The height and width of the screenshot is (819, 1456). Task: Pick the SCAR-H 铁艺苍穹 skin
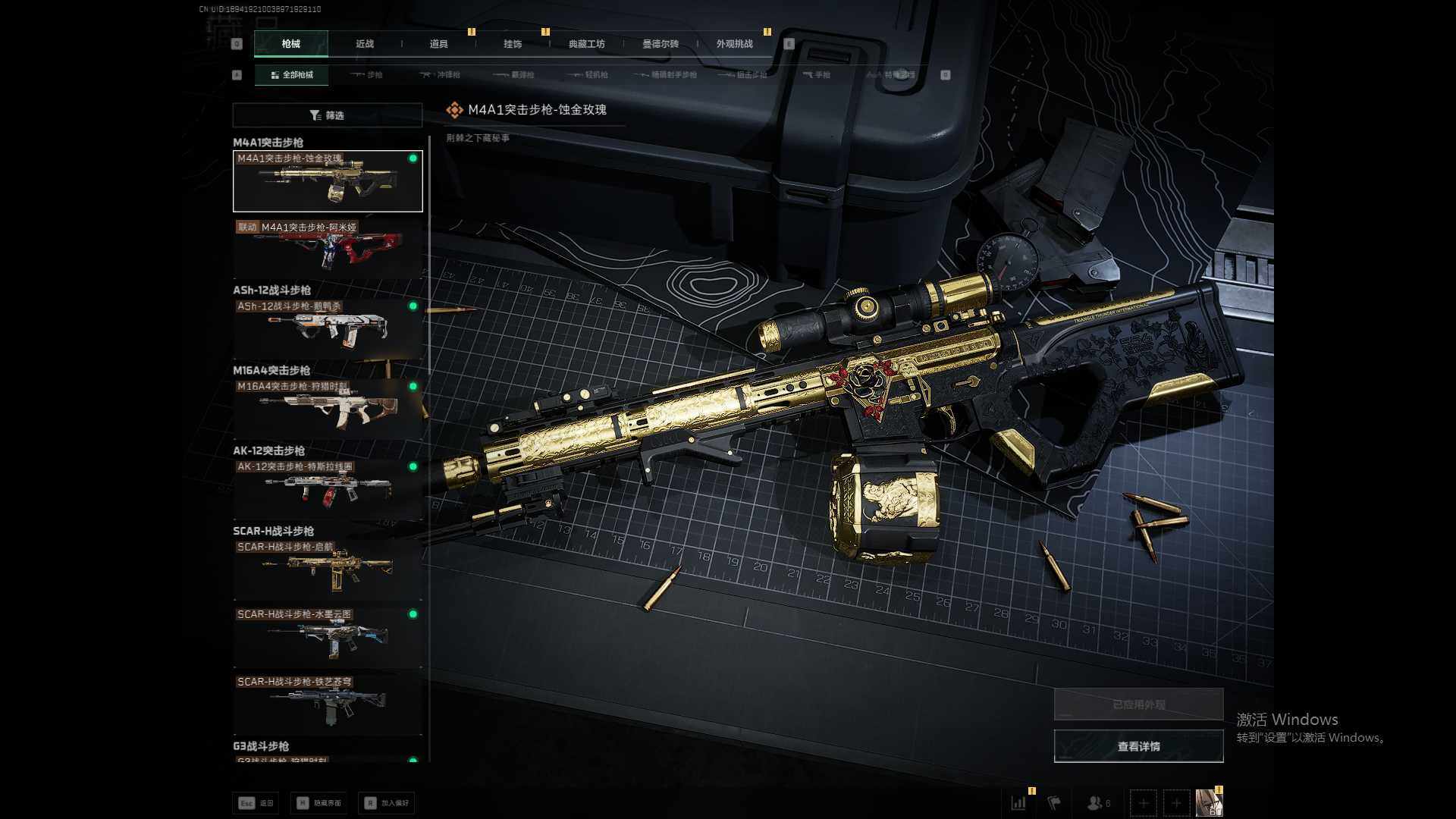point(328,705)
